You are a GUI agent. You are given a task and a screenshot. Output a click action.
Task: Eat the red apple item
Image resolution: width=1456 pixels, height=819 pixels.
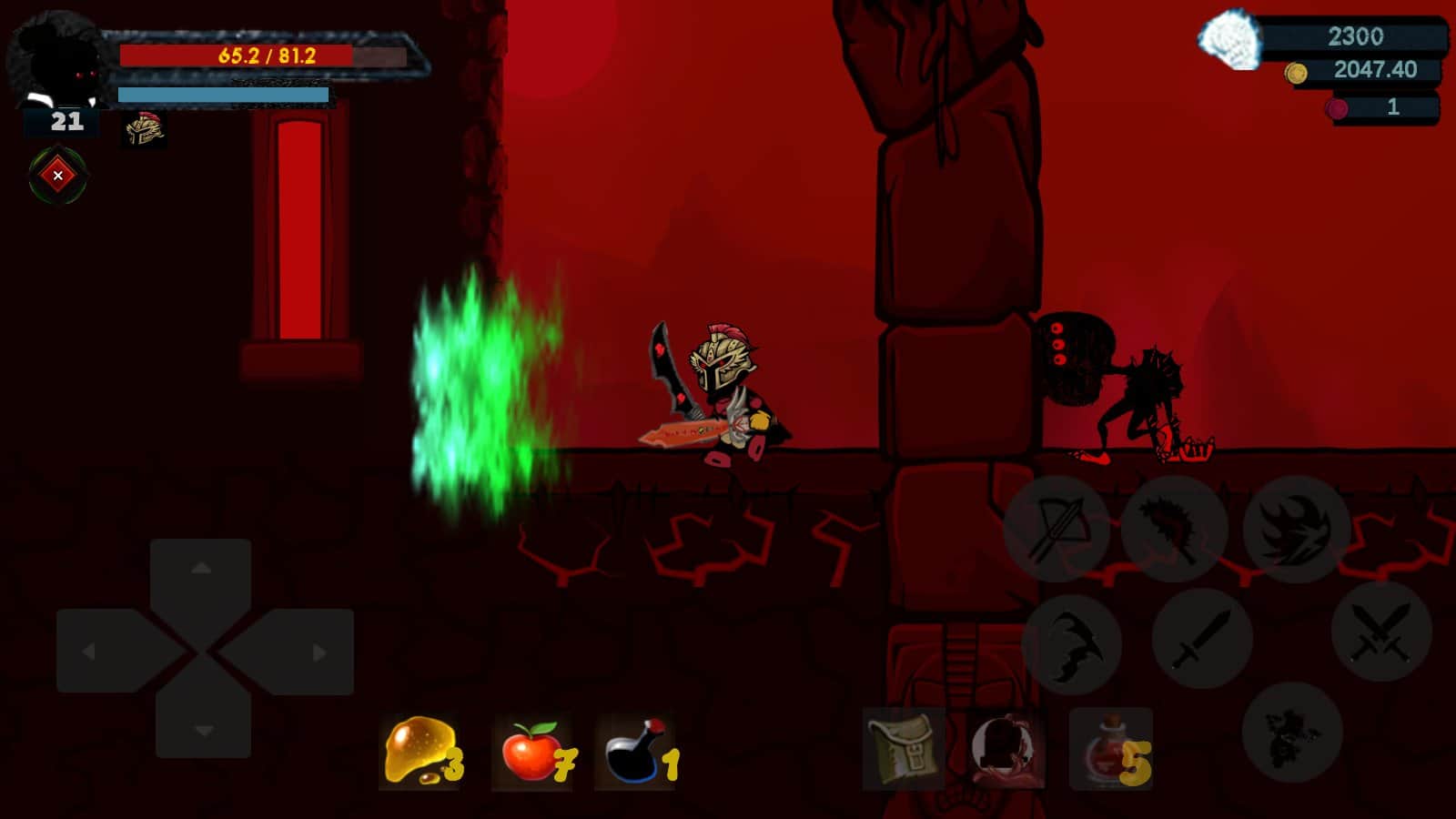534,753
